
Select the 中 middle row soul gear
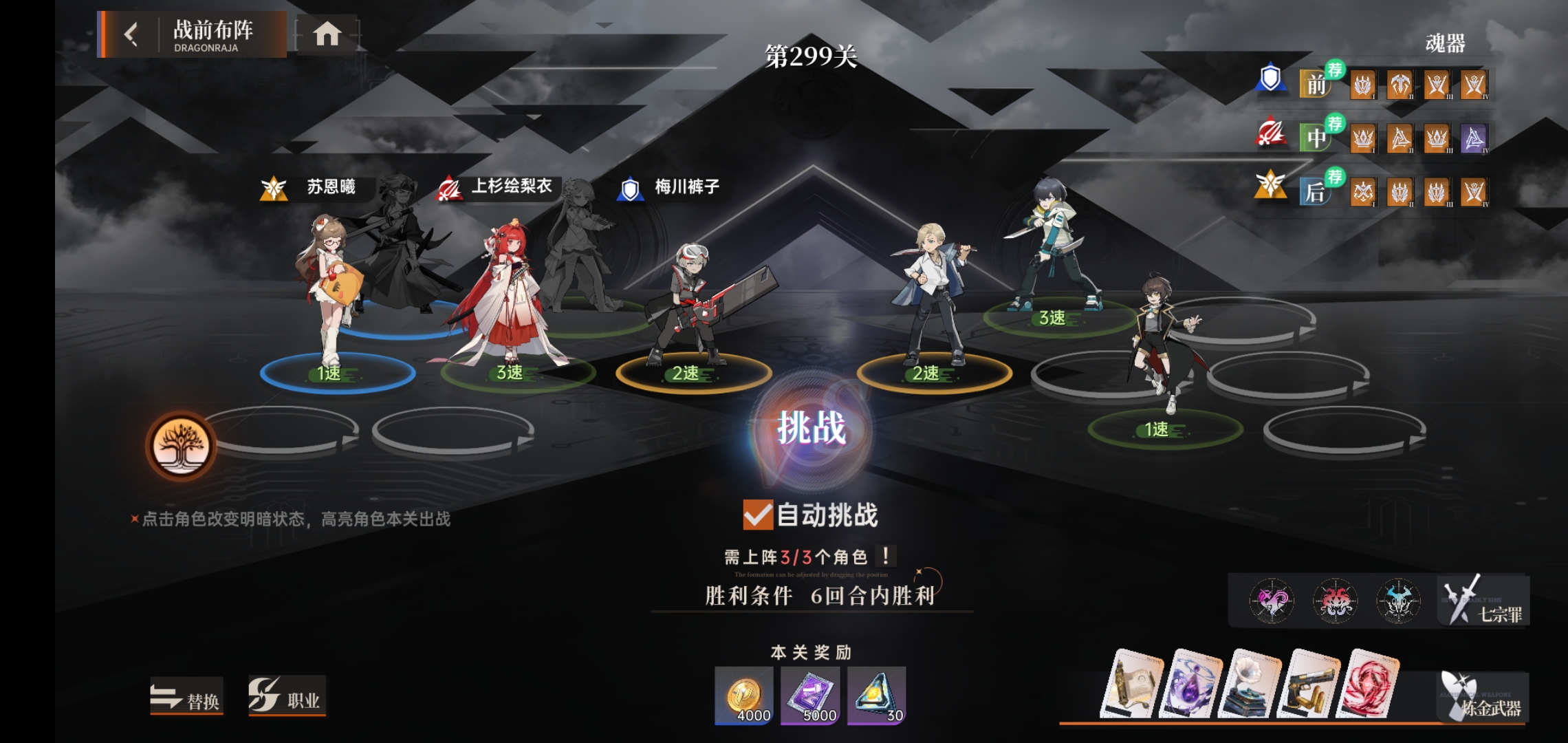[1316, 138]
